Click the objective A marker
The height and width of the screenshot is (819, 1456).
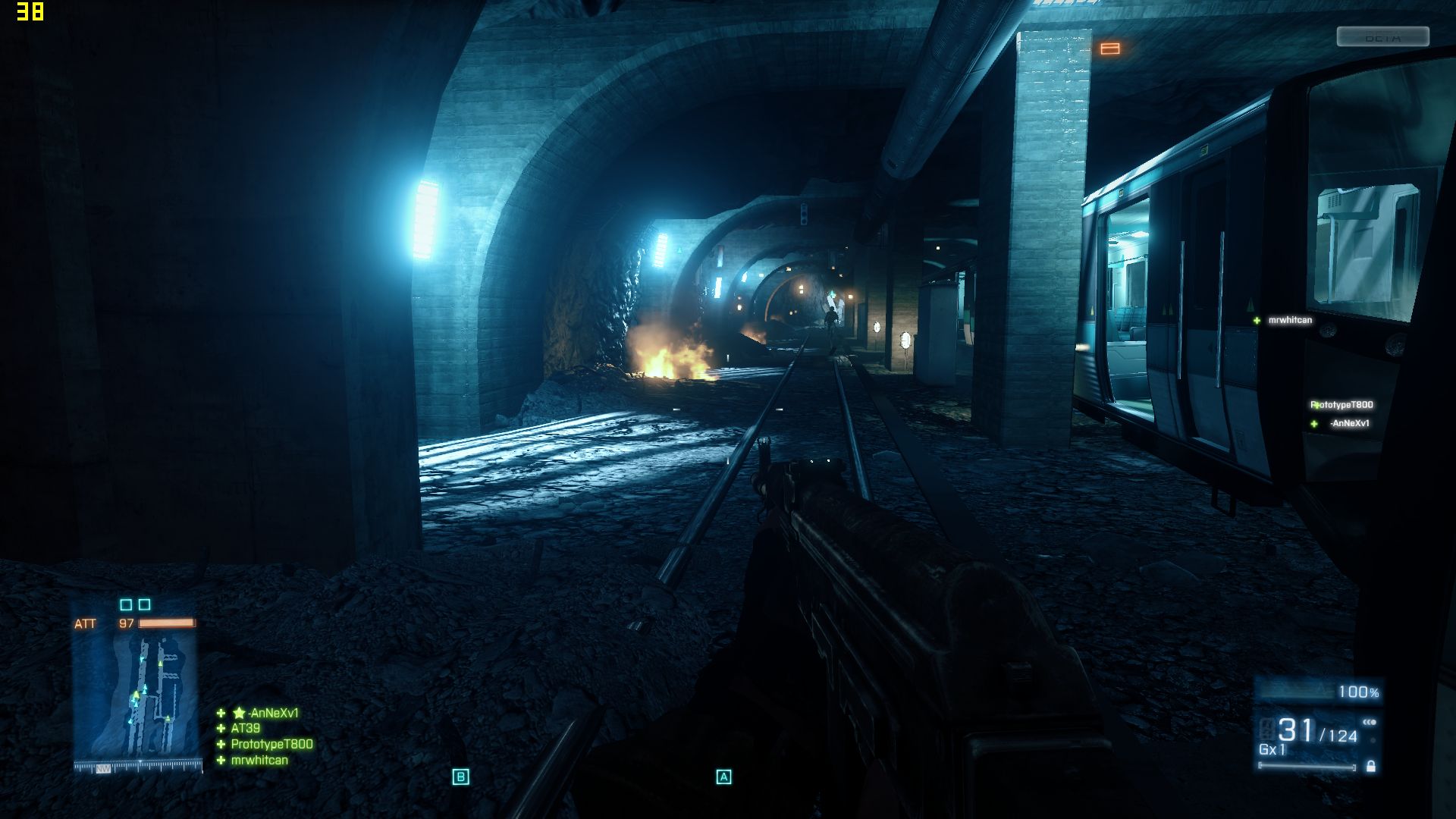tap(723, 777)
